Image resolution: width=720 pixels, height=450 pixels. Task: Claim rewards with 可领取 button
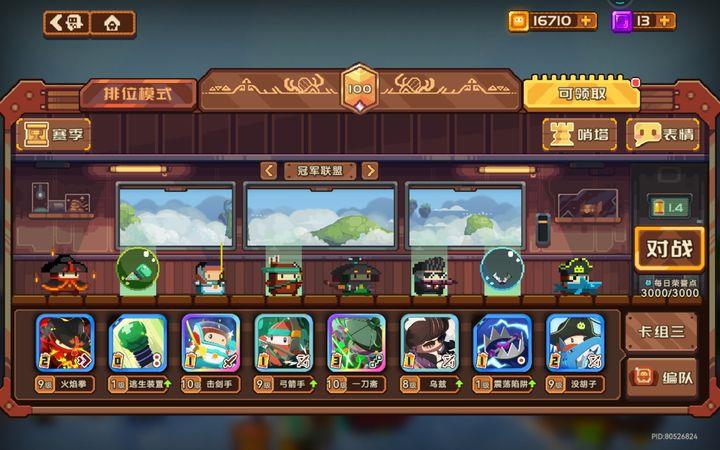[x=581, y=94]
